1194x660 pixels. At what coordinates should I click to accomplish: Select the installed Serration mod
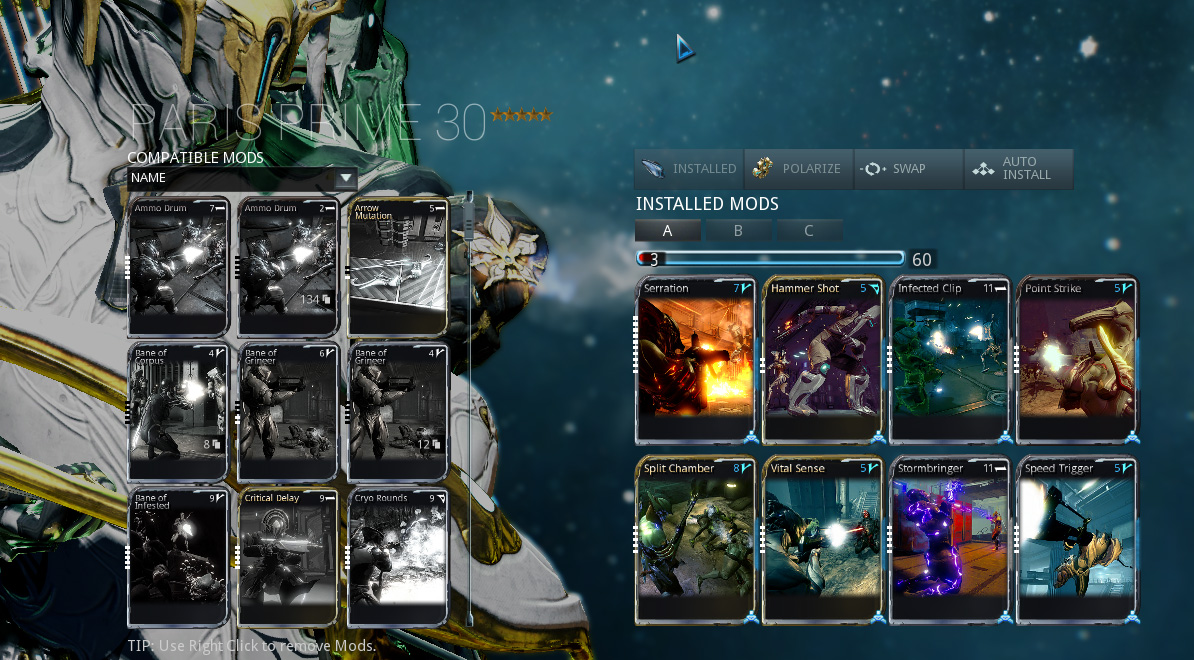pyautogui.click(x=696, y=360)
